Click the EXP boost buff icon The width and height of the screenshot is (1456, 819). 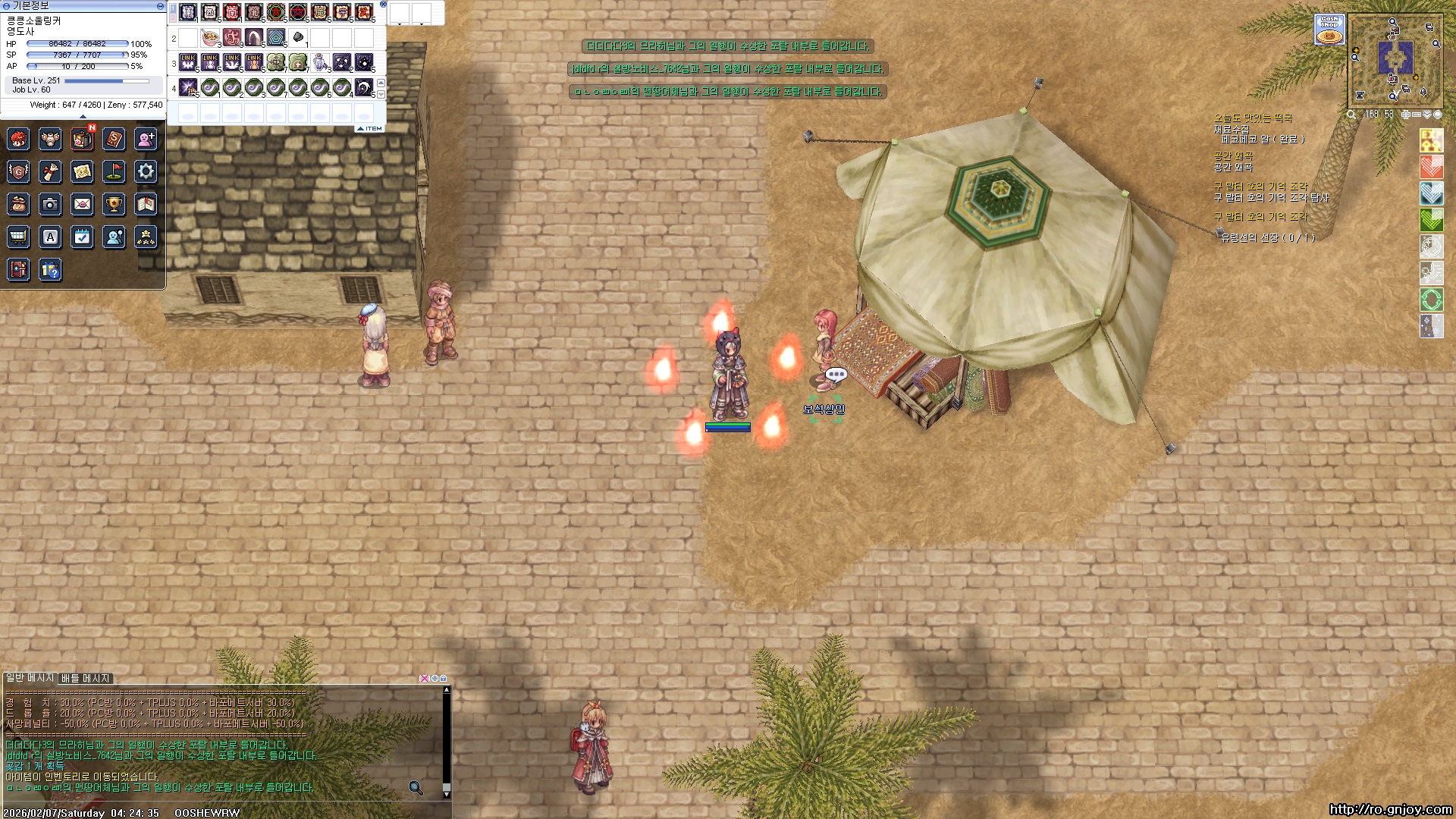click(1431, 140)
